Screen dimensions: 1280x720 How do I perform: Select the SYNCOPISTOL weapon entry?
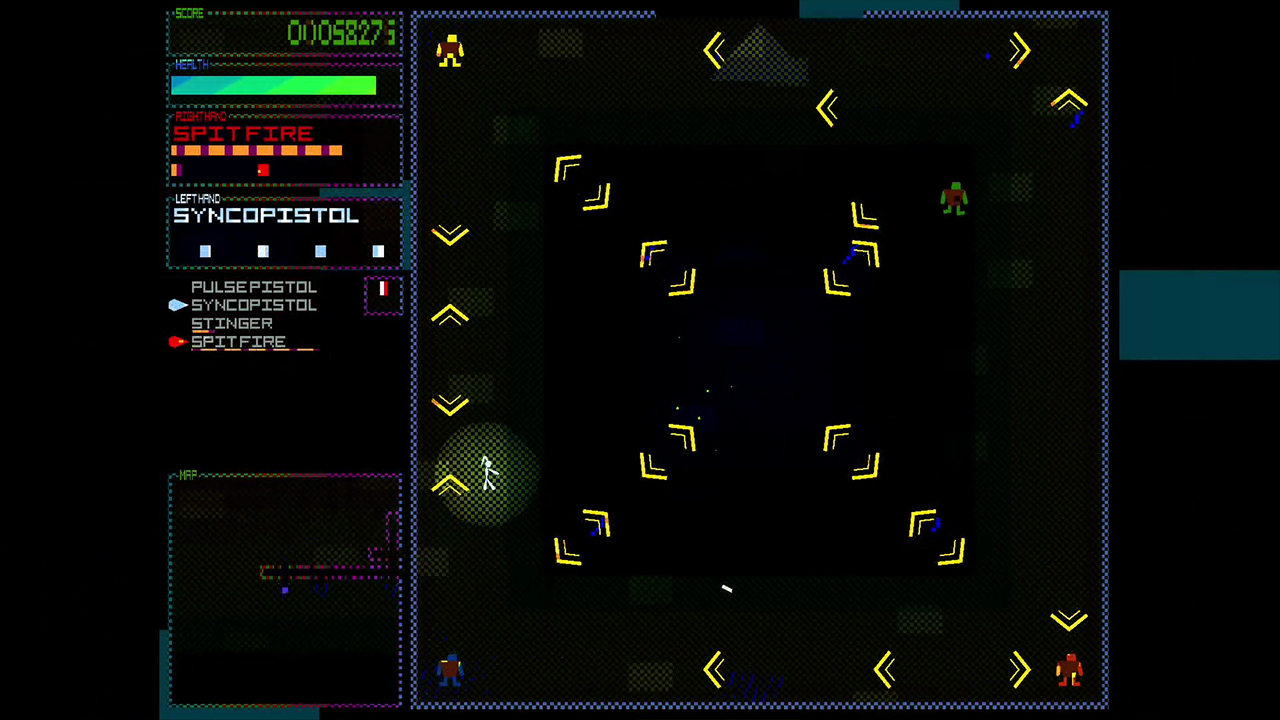click(253, 305)
